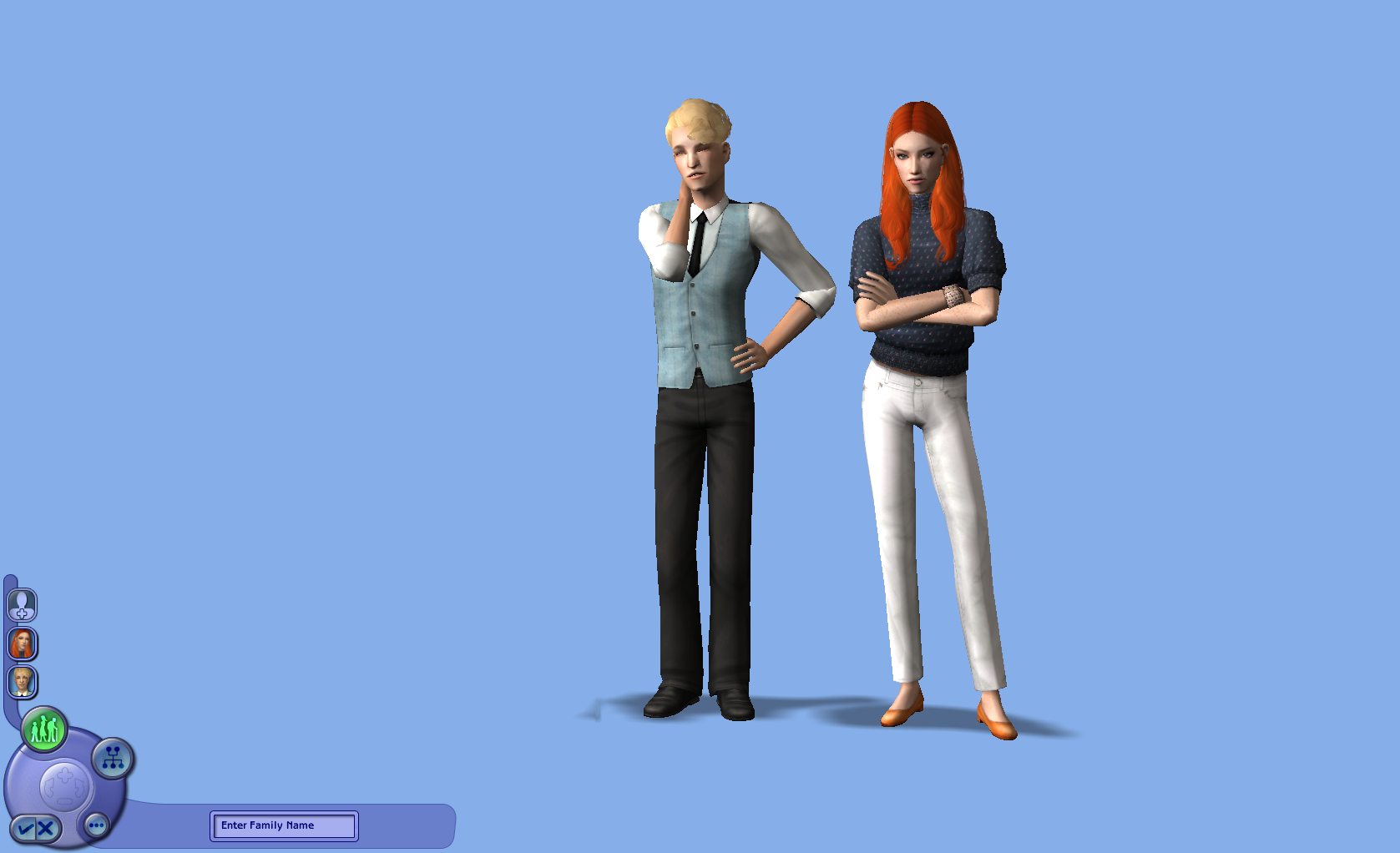Image resolution: width=1400 pixels, height=853 pixels.
Task: Open the ellipsis more options button
Action: [x=96, y=825]
